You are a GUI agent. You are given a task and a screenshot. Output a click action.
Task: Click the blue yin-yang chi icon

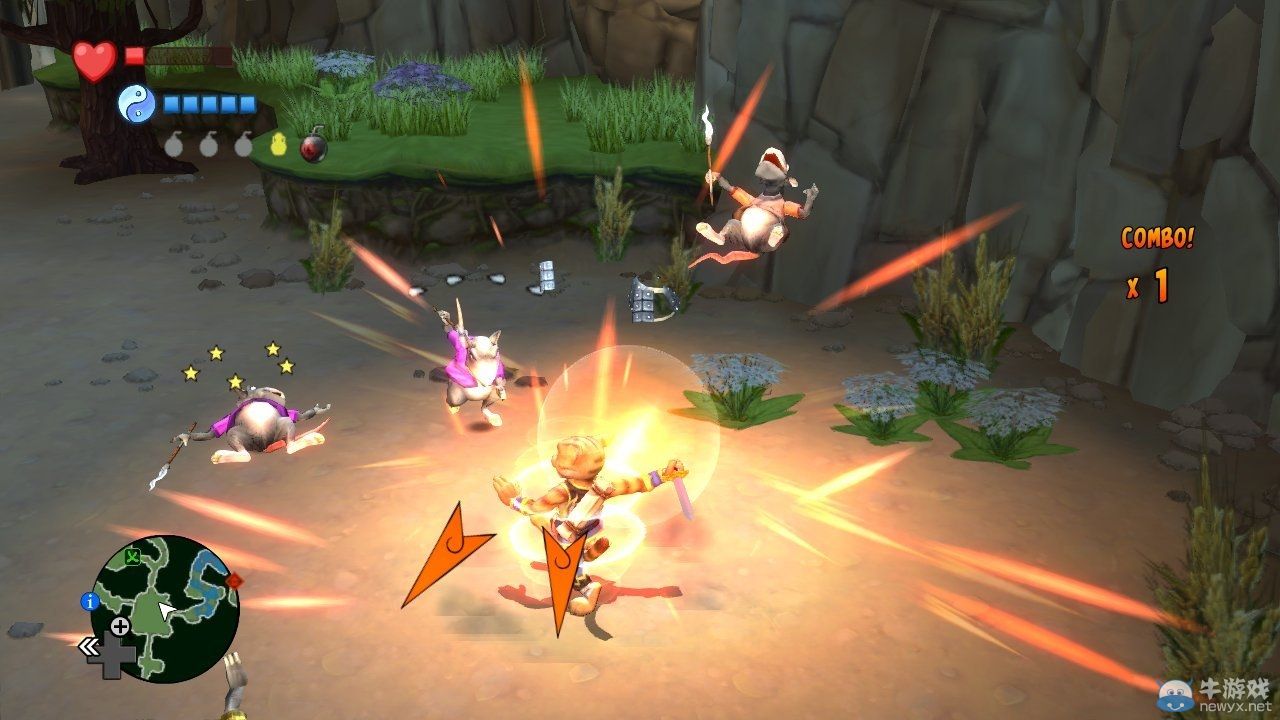136,103
